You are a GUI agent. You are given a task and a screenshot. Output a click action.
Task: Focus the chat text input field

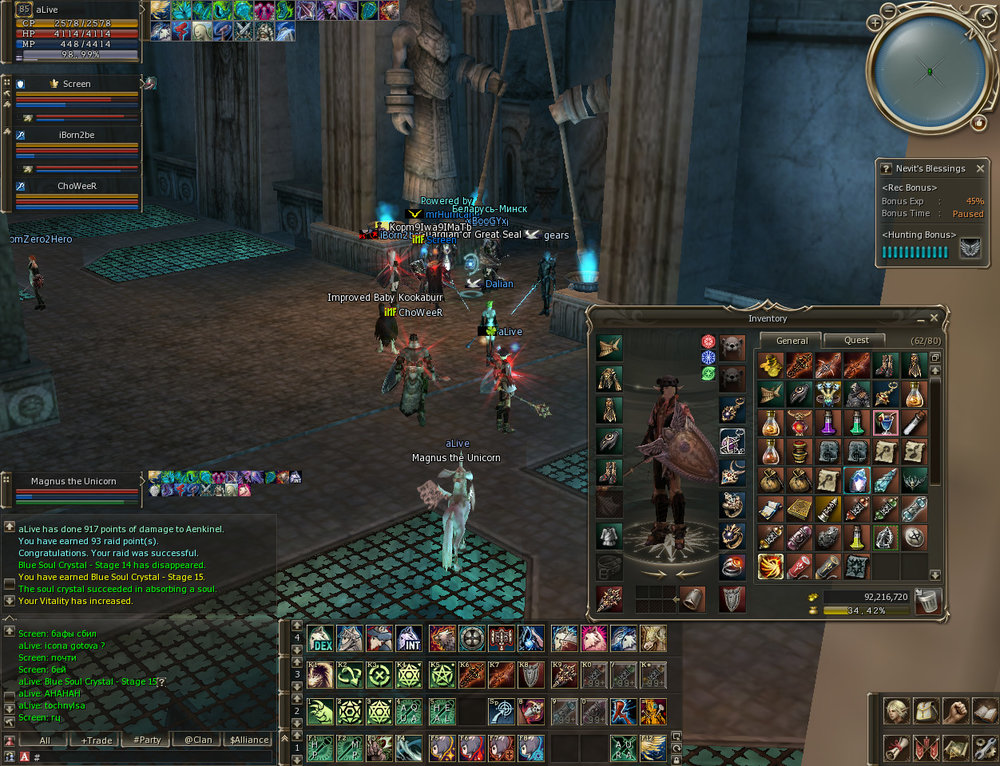pos(150,757)
